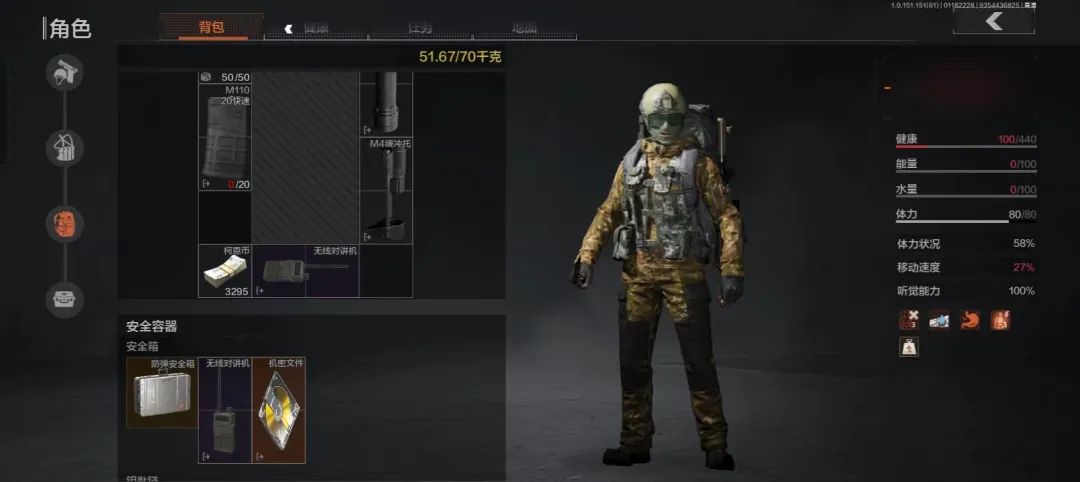Go back using the arrow button
1080x482 pixels.
click(x=993, y=22)
